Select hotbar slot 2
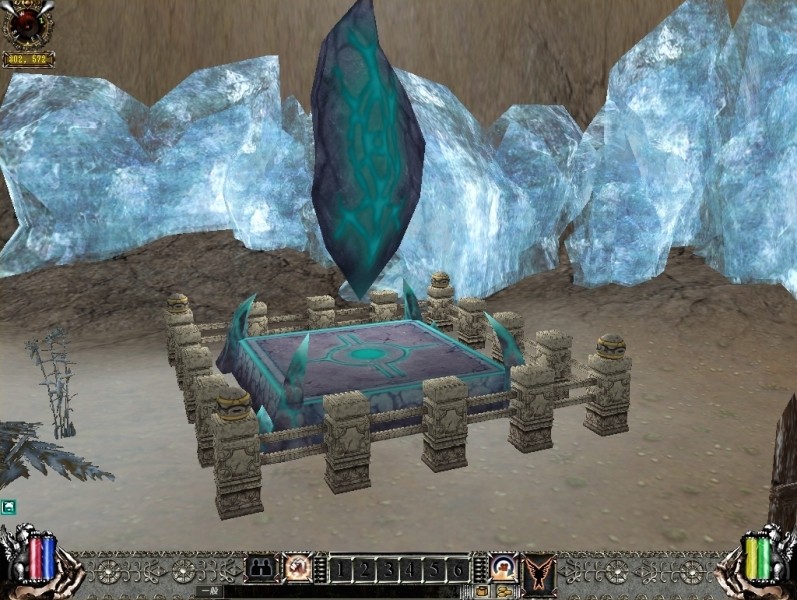This screenshot has width=797, height=600. [362, 570]
